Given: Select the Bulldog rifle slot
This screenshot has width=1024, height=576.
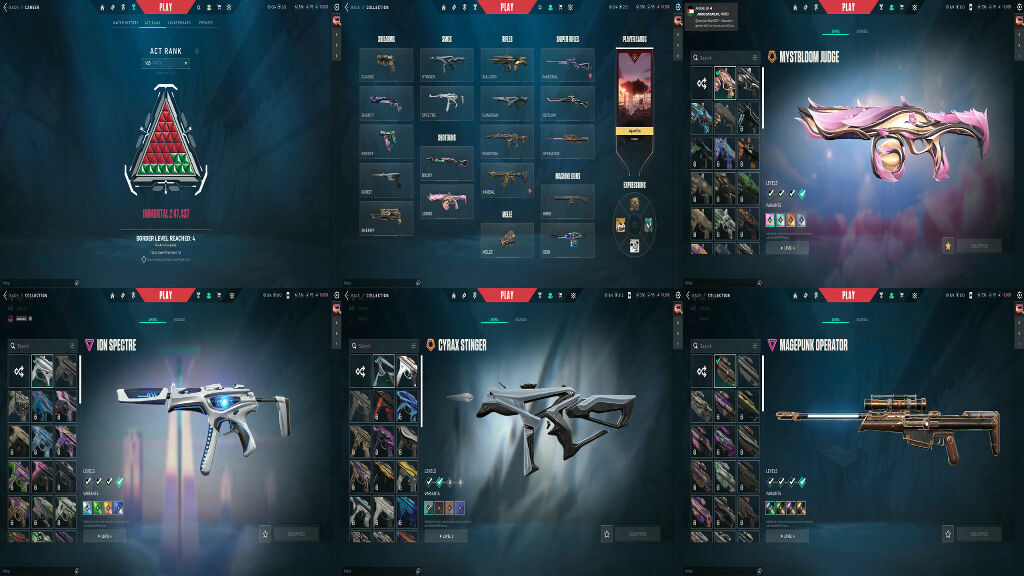Looking at the screenshot, I should (506, 65).
